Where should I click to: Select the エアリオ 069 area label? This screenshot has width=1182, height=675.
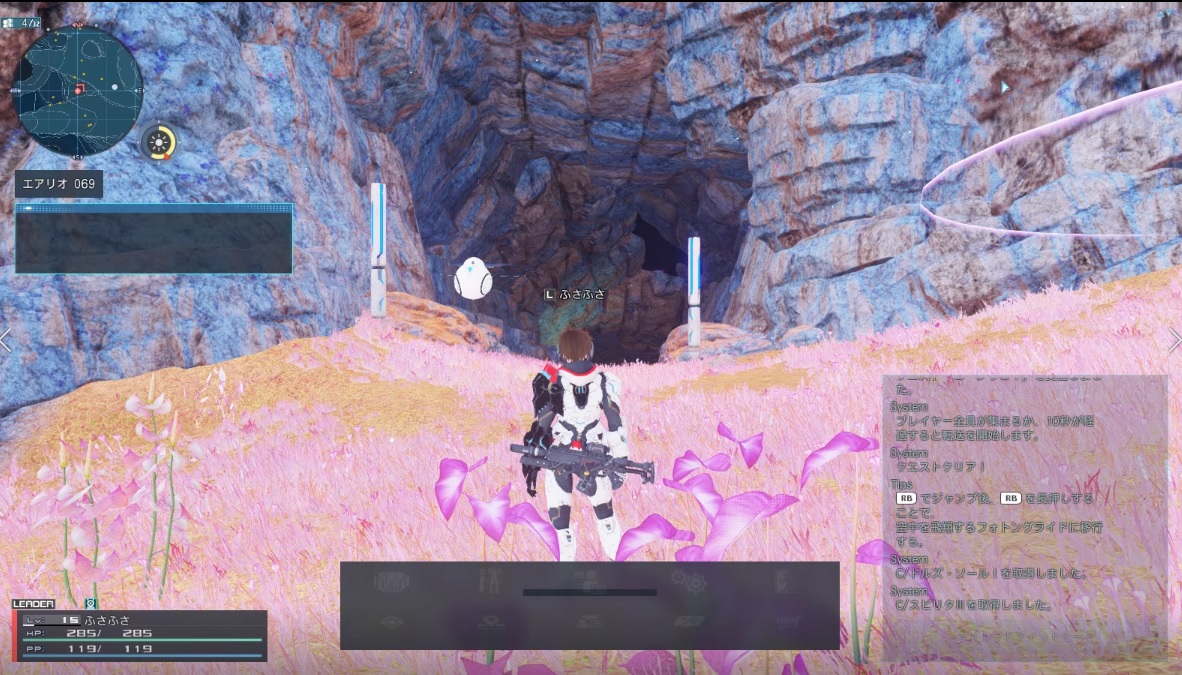tap(58, 185)
